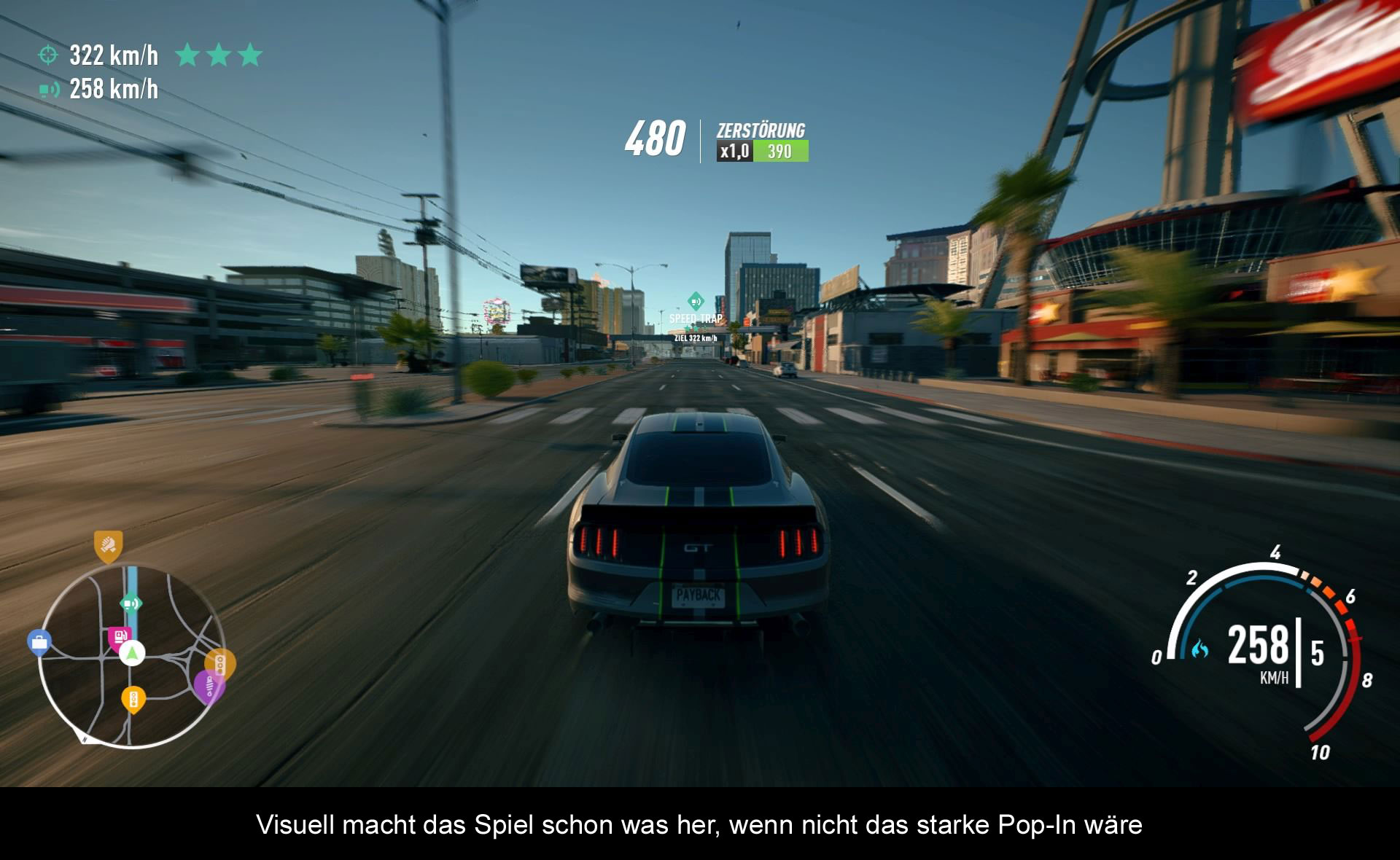Select the yellow fist shield marker above minimap
The height and width of the screenshot is (860, 1400).
[108, 546]
